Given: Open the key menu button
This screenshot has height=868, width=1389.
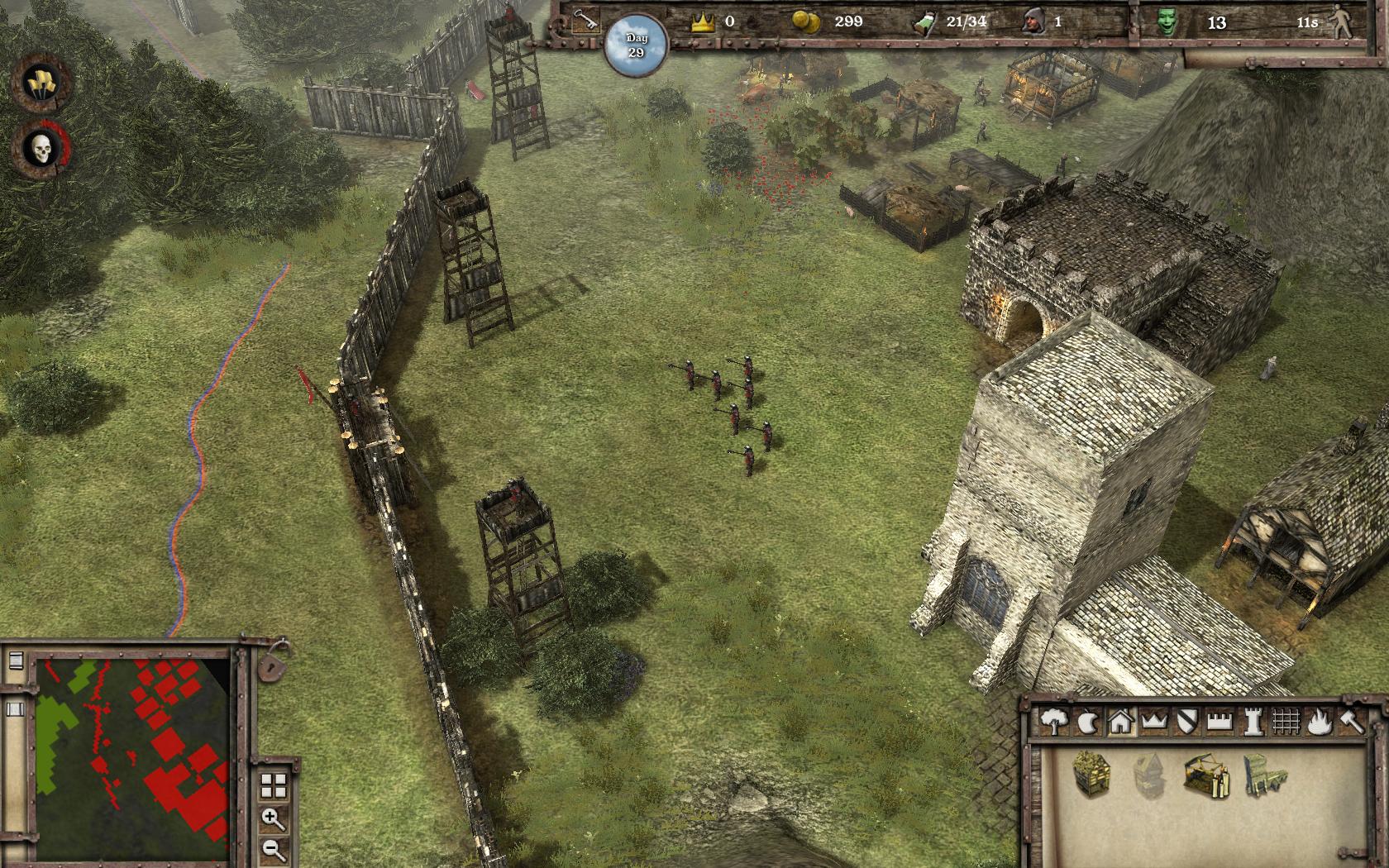Looking at the screenshot, I should 586,21.
